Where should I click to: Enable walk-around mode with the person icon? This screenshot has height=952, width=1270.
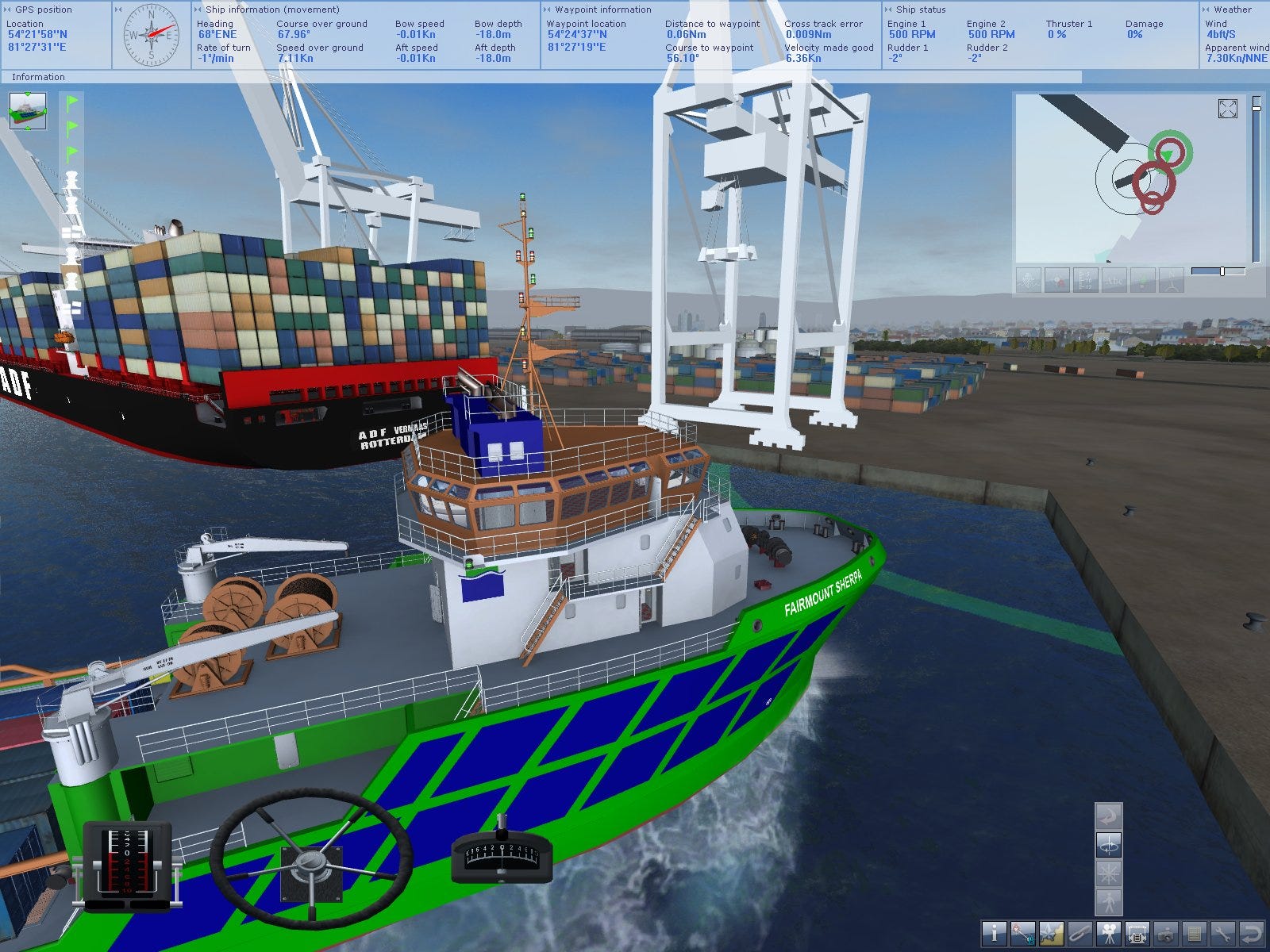coord(1109,902)
